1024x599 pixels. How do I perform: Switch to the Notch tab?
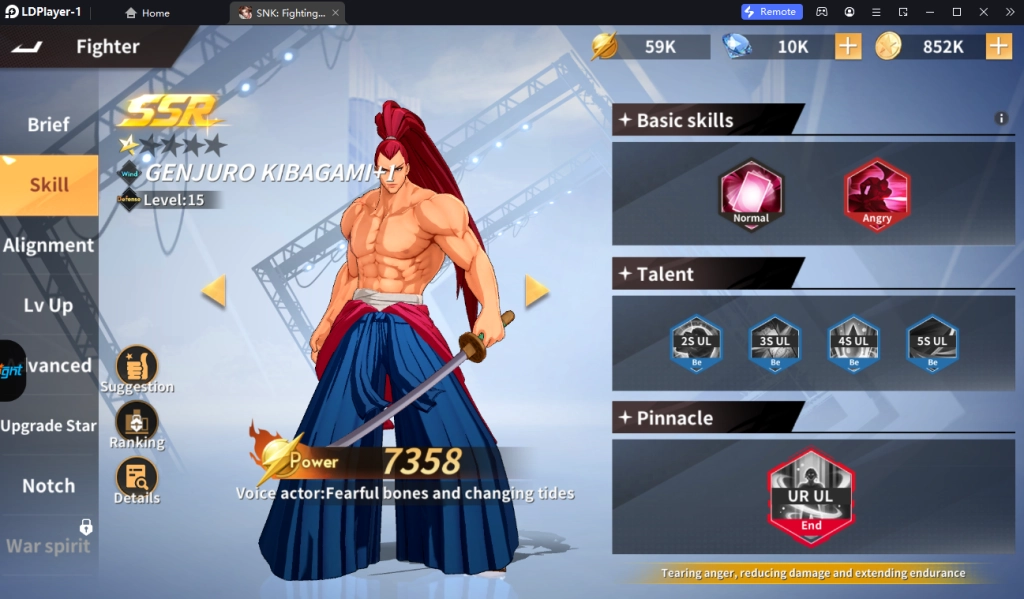coord(49,485)
